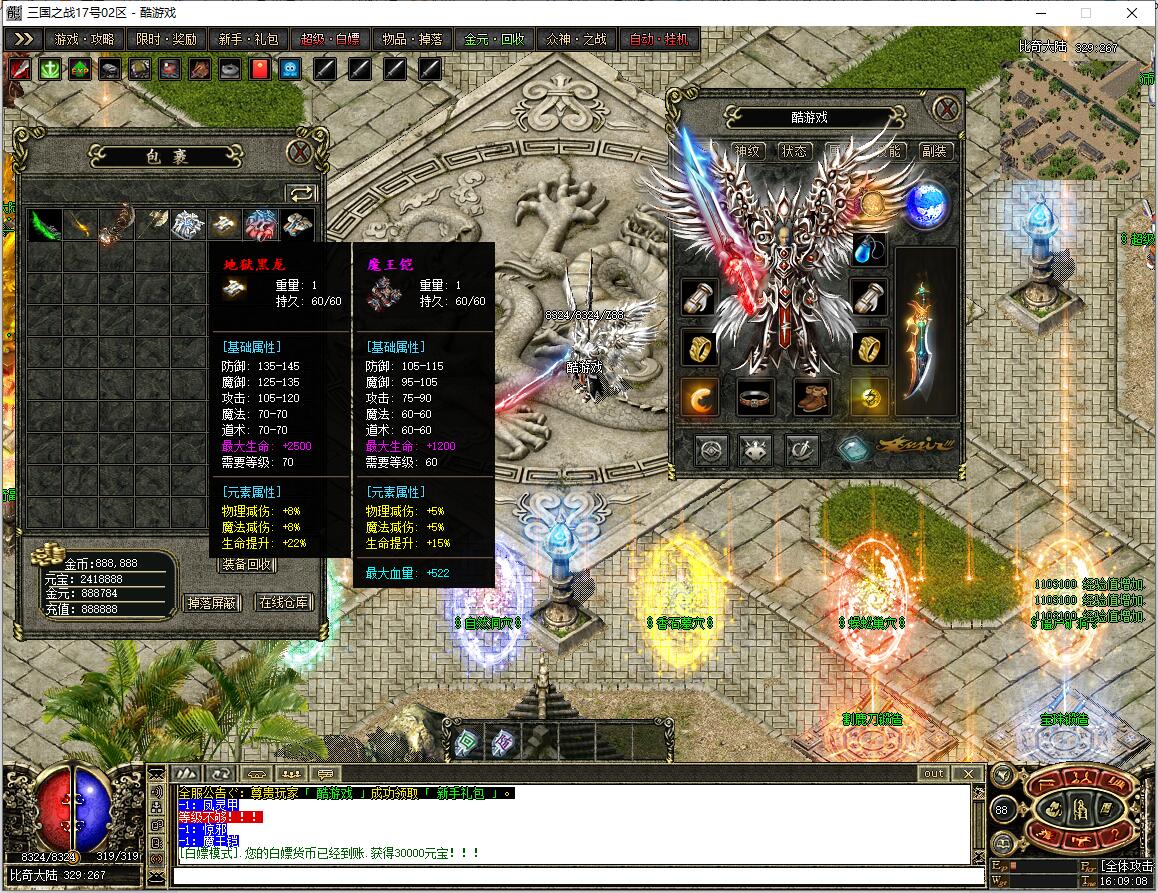
Task: Toggle 自动·挂机 auto-battle
Action: pos(658,39)
